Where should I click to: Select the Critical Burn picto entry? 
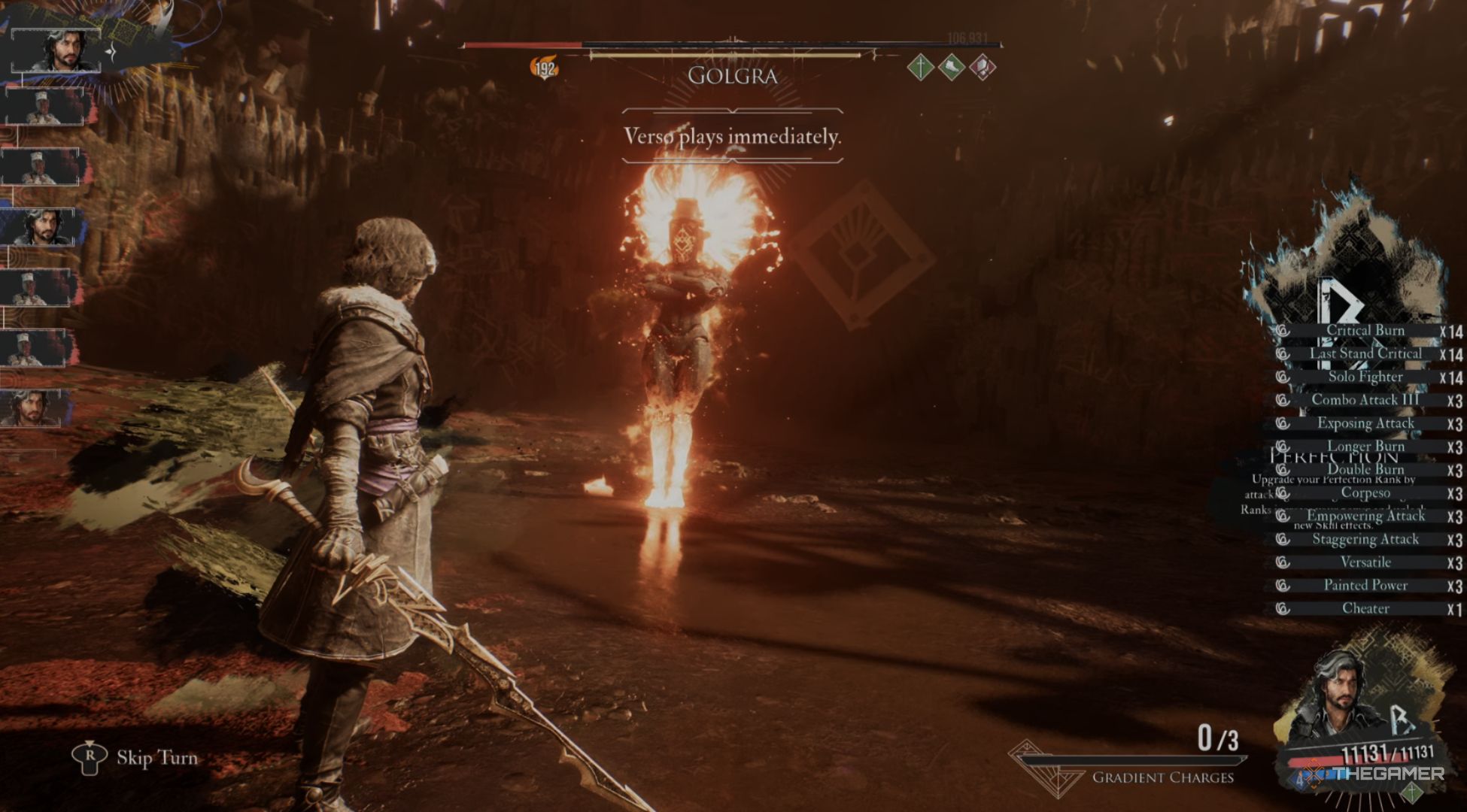1365,330
